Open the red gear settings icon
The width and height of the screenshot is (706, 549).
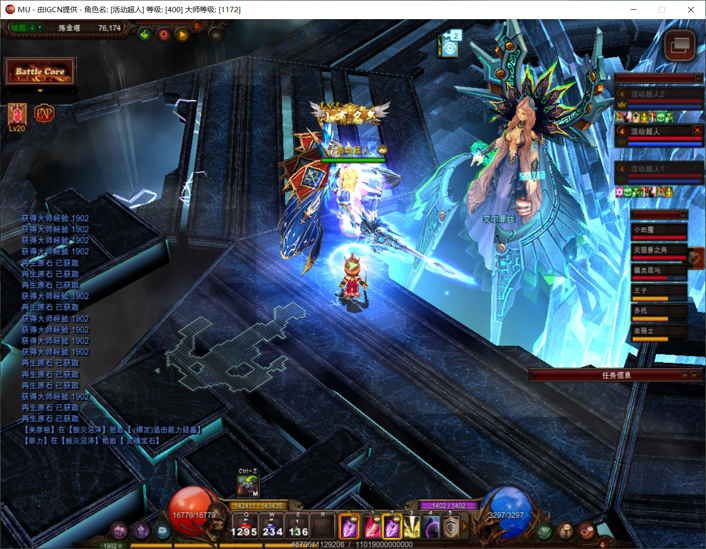164,34
